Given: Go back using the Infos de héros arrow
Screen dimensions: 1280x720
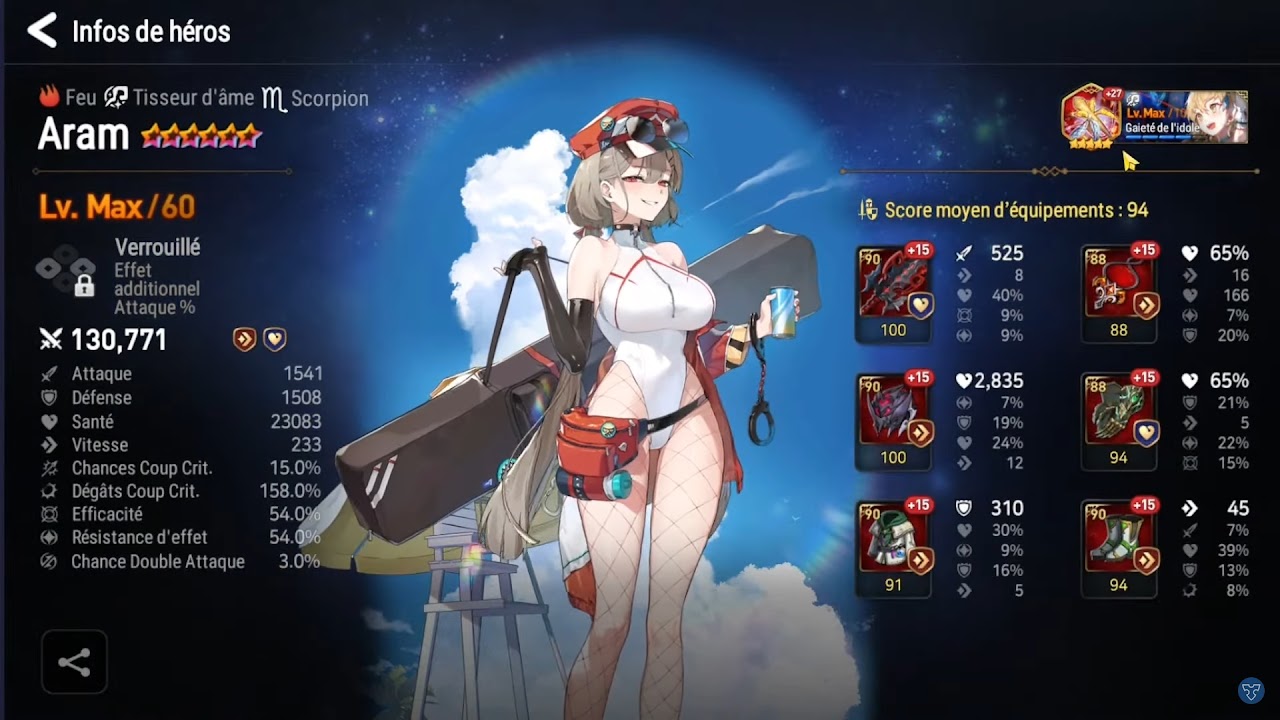Looking at the screenshot, I should click(42, 31).
